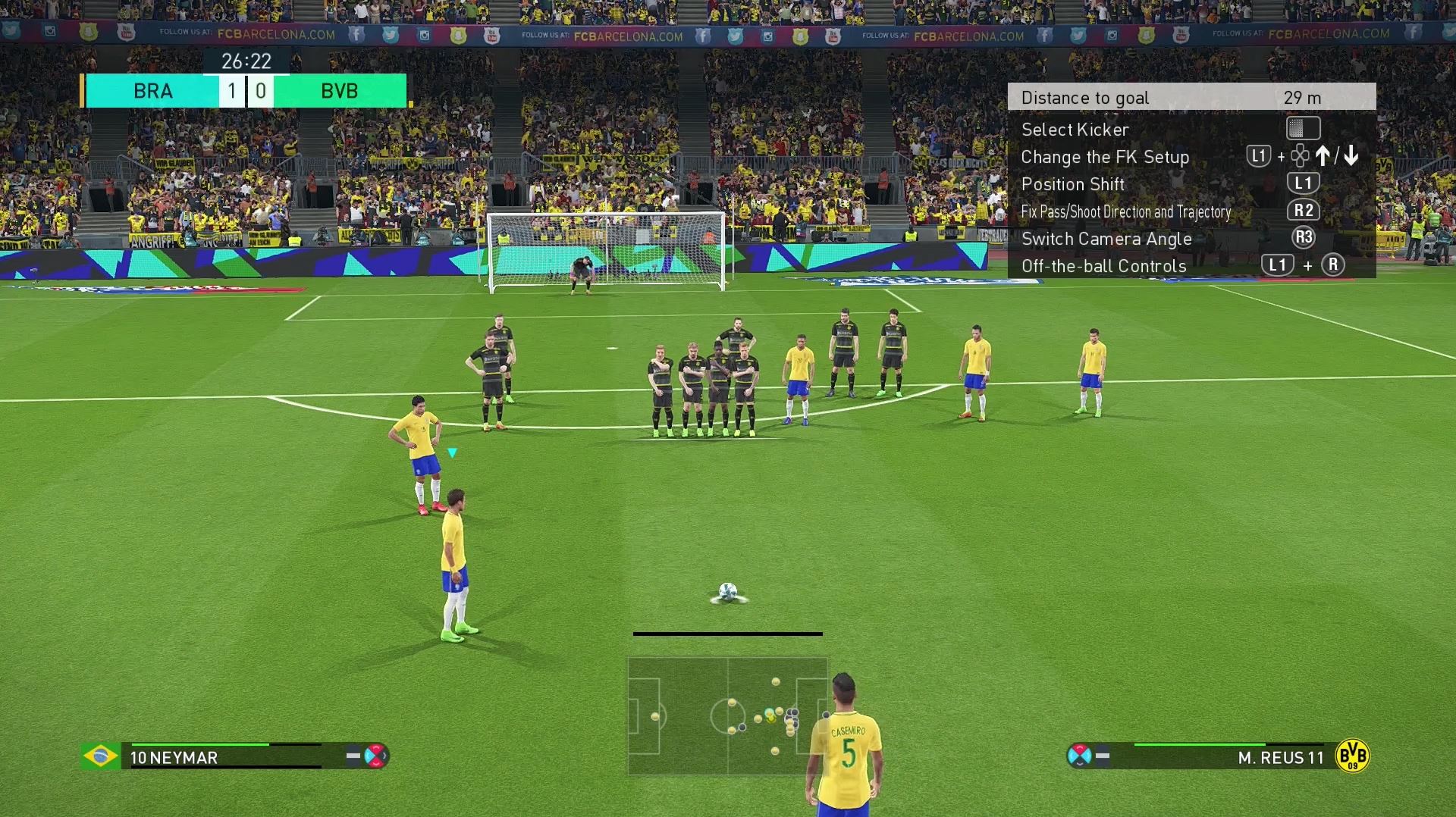Select Fix Pass/Shoot Direction and Trajectory
This screenshot has height=817, width=1456.
(1125, 211)
